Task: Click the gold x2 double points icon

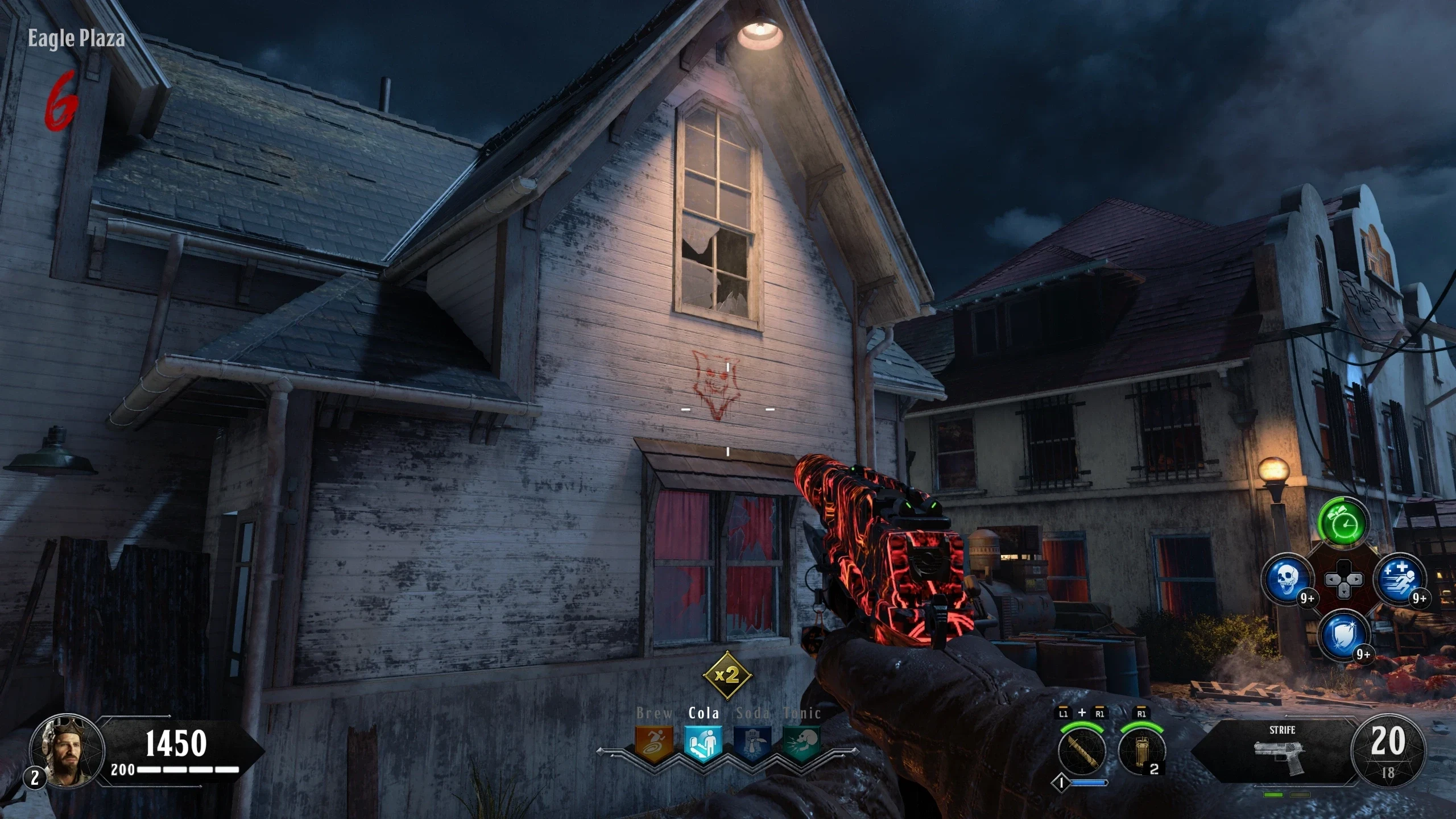Action: point(727,675)
